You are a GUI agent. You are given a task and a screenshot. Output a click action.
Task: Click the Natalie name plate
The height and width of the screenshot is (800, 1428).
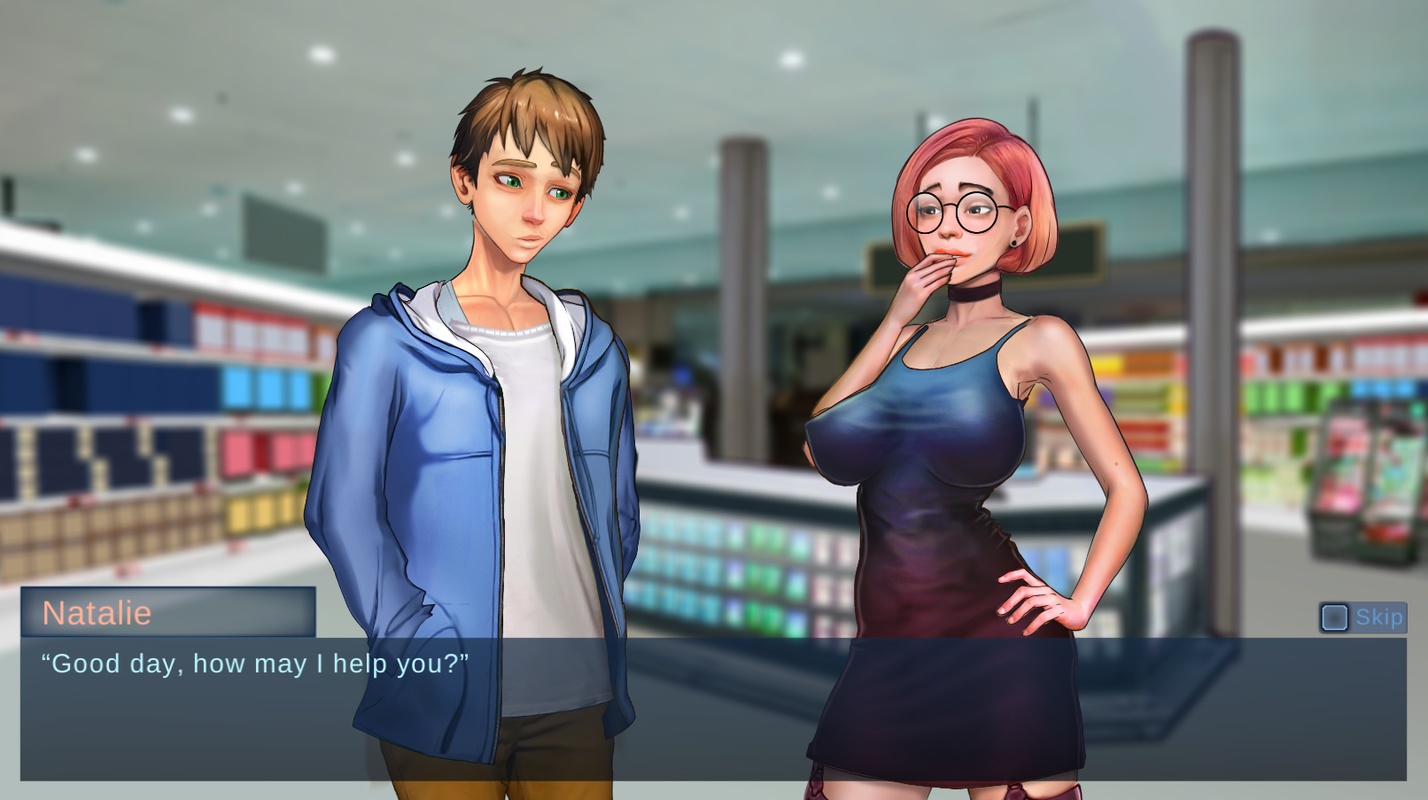[x=168, y=614]
